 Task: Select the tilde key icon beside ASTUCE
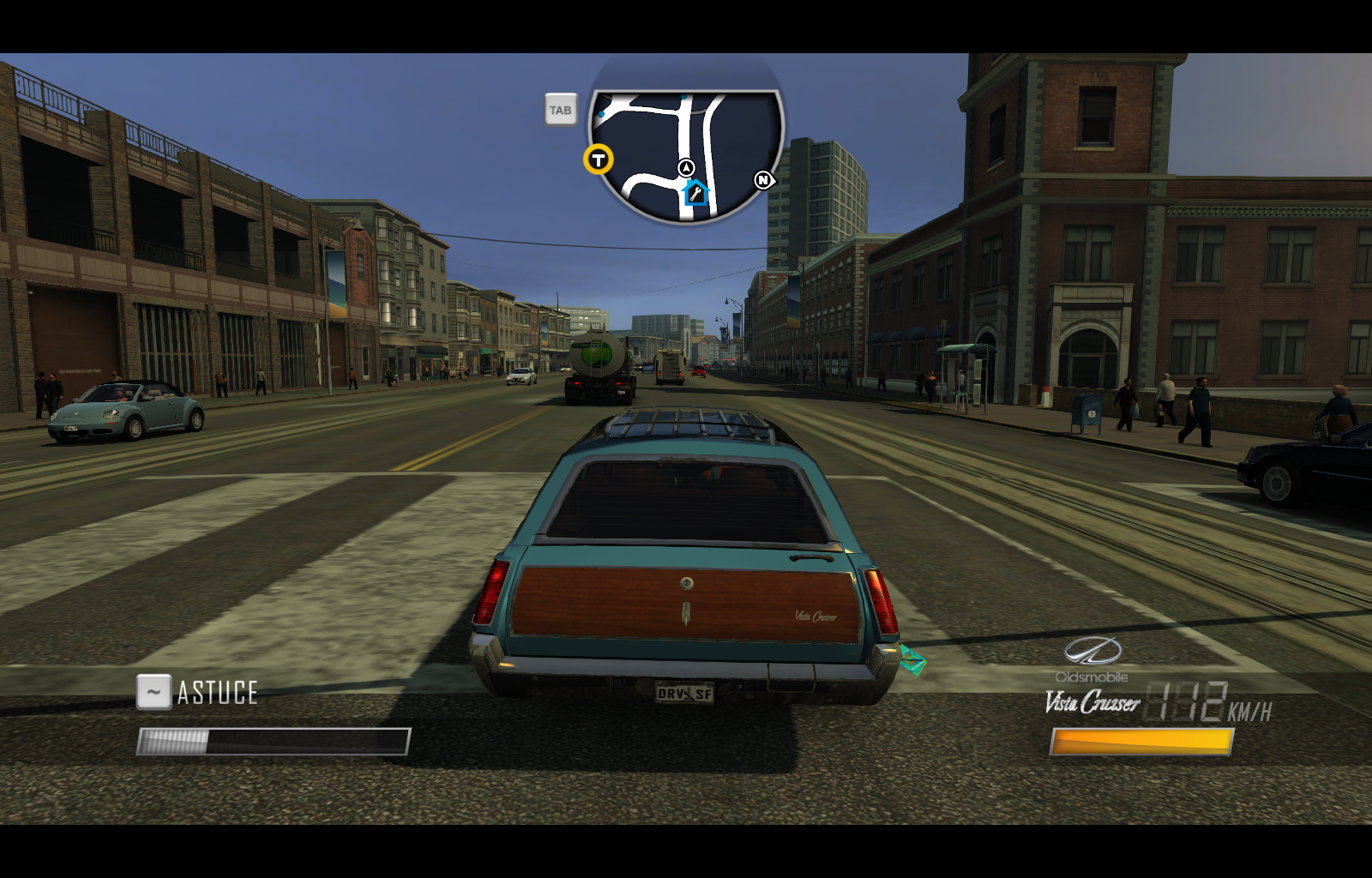tap(155, 691)
